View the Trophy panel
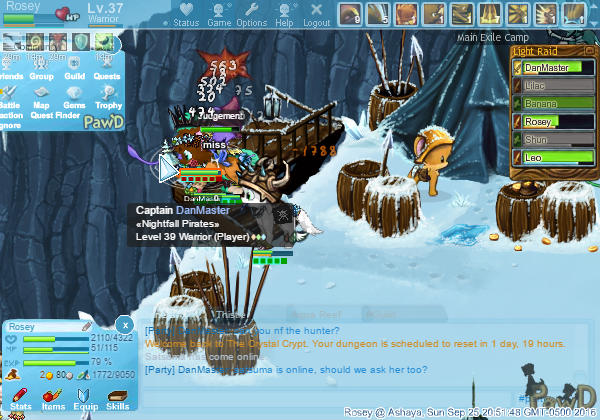Viewport: 600px width, 420px height. pyautogui.click(x=108, y=97)
